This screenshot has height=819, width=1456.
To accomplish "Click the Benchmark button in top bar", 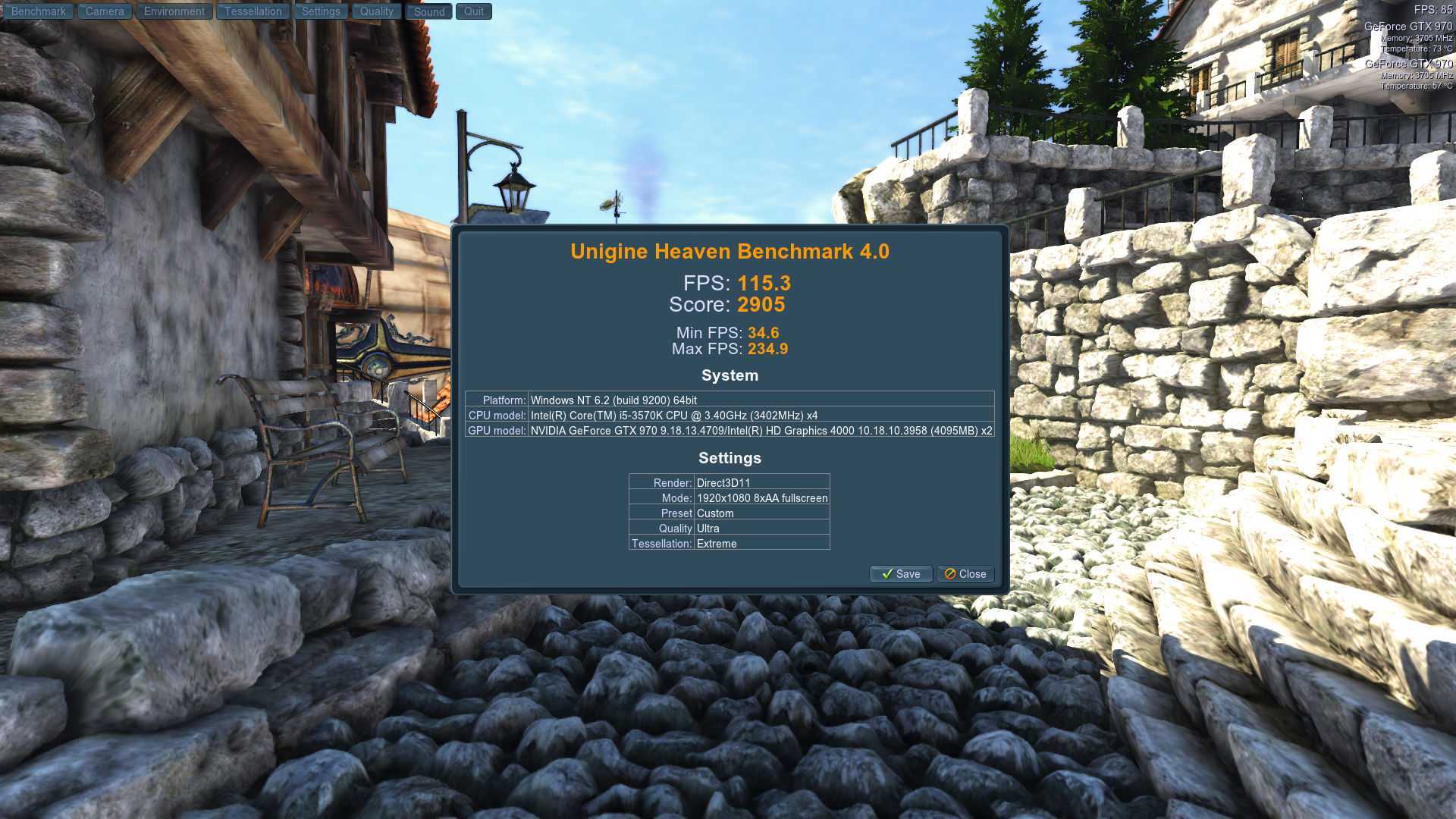I will (x=38, y=11).
